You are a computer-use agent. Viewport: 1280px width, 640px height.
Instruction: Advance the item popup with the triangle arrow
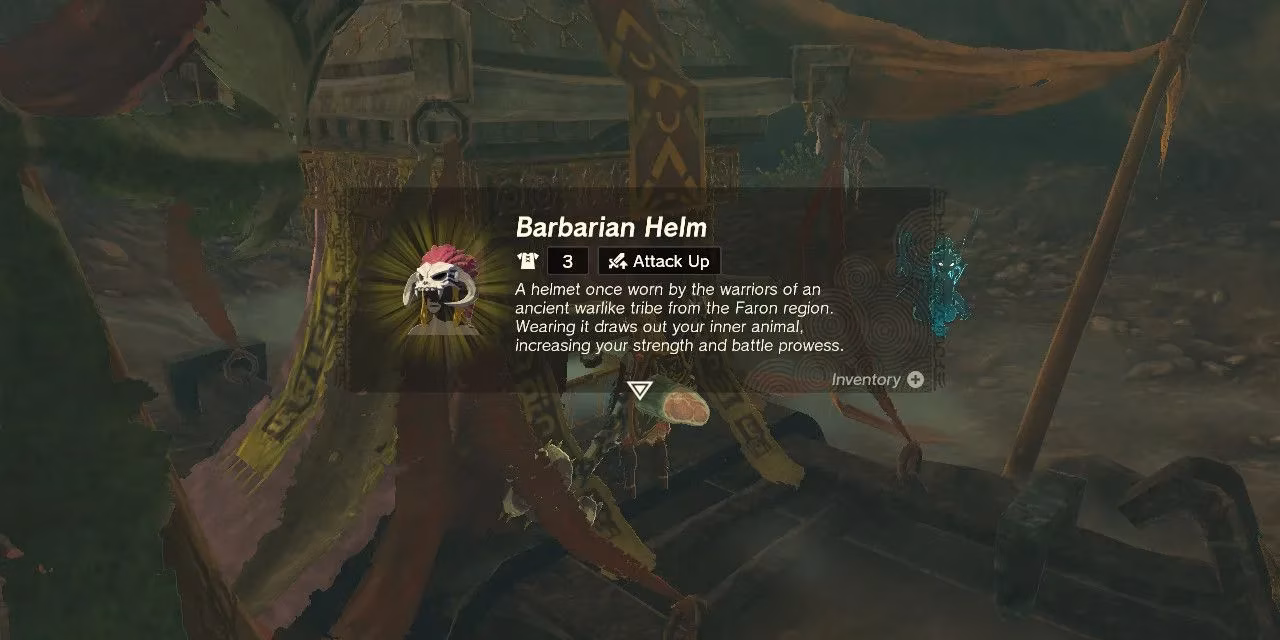[639, 390]
